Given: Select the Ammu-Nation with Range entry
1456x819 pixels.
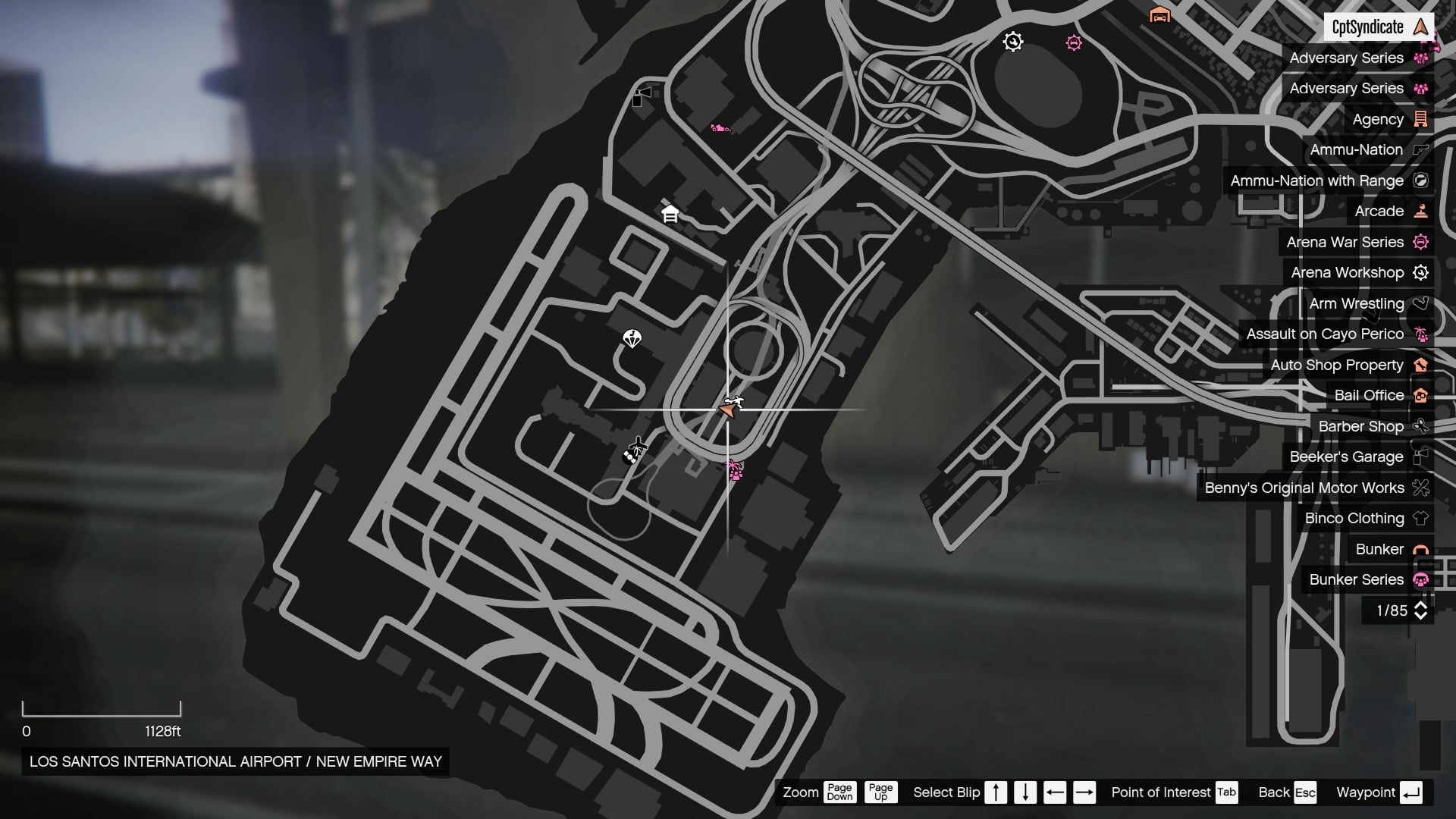Looking at the screenshot, I should [x=1316, y=180].
